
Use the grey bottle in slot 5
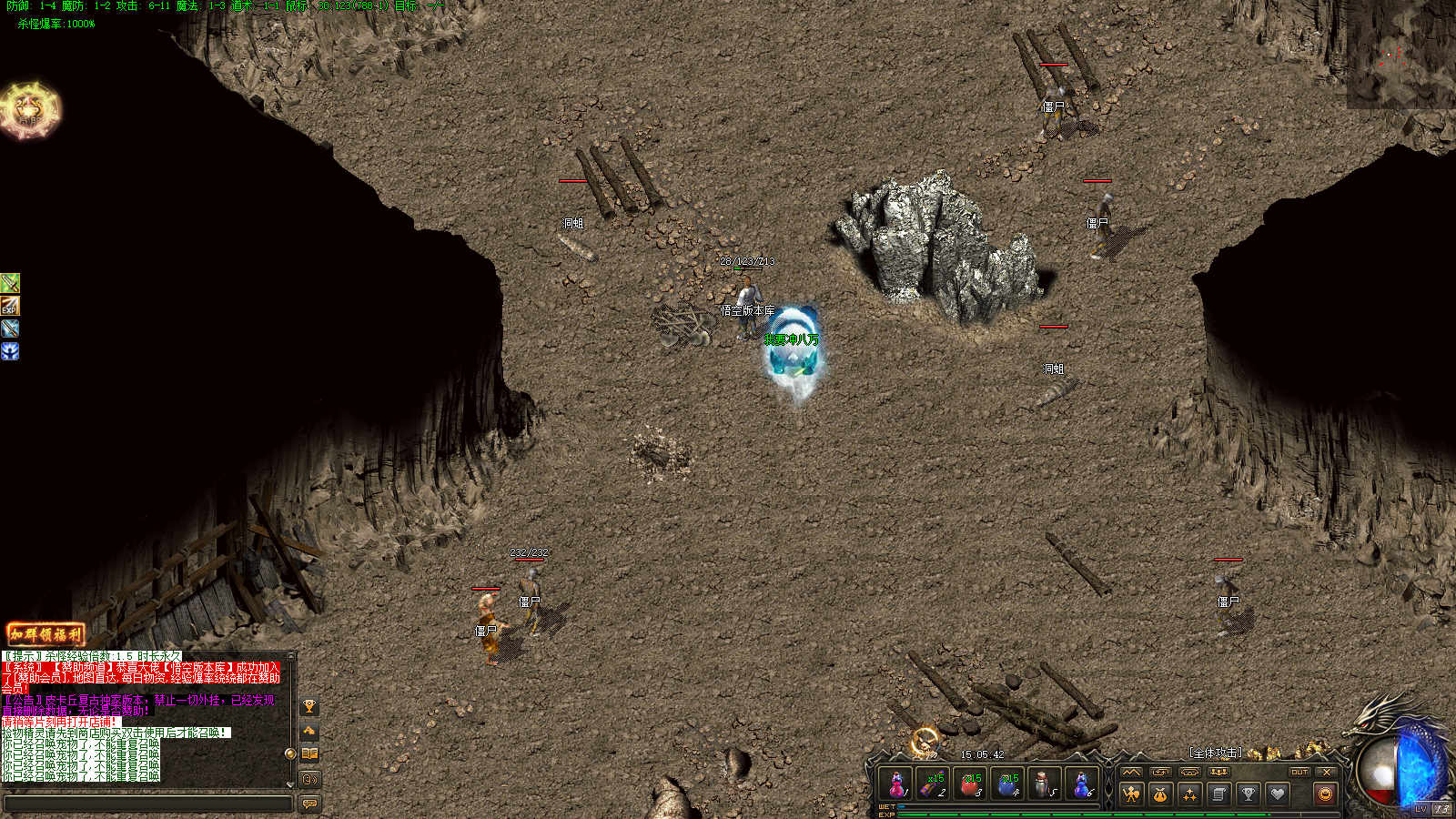[x=1045, y=784]
